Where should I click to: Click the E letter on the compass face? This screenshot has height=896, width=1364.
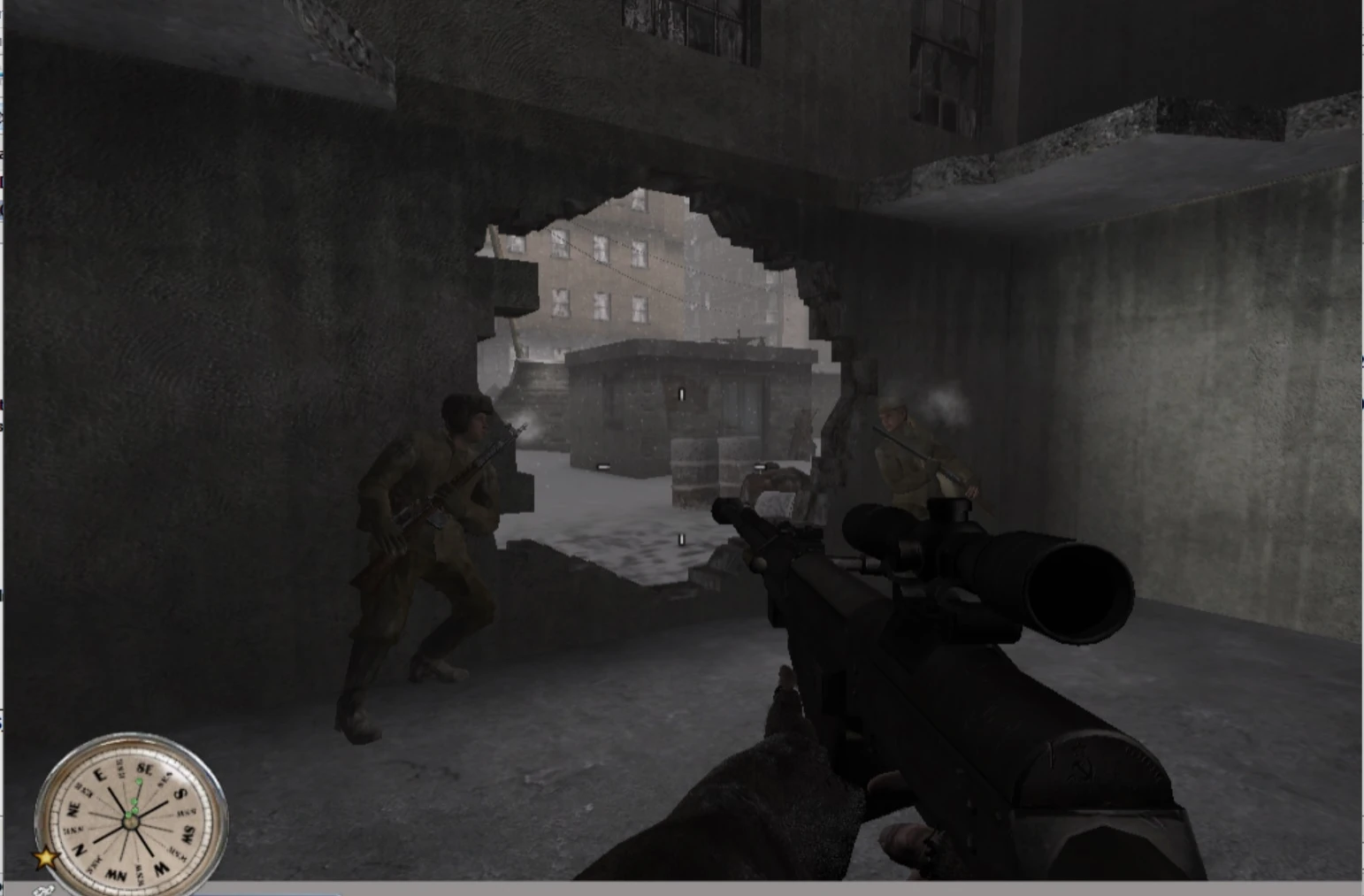pyautogui.click(x=101, y=775)
